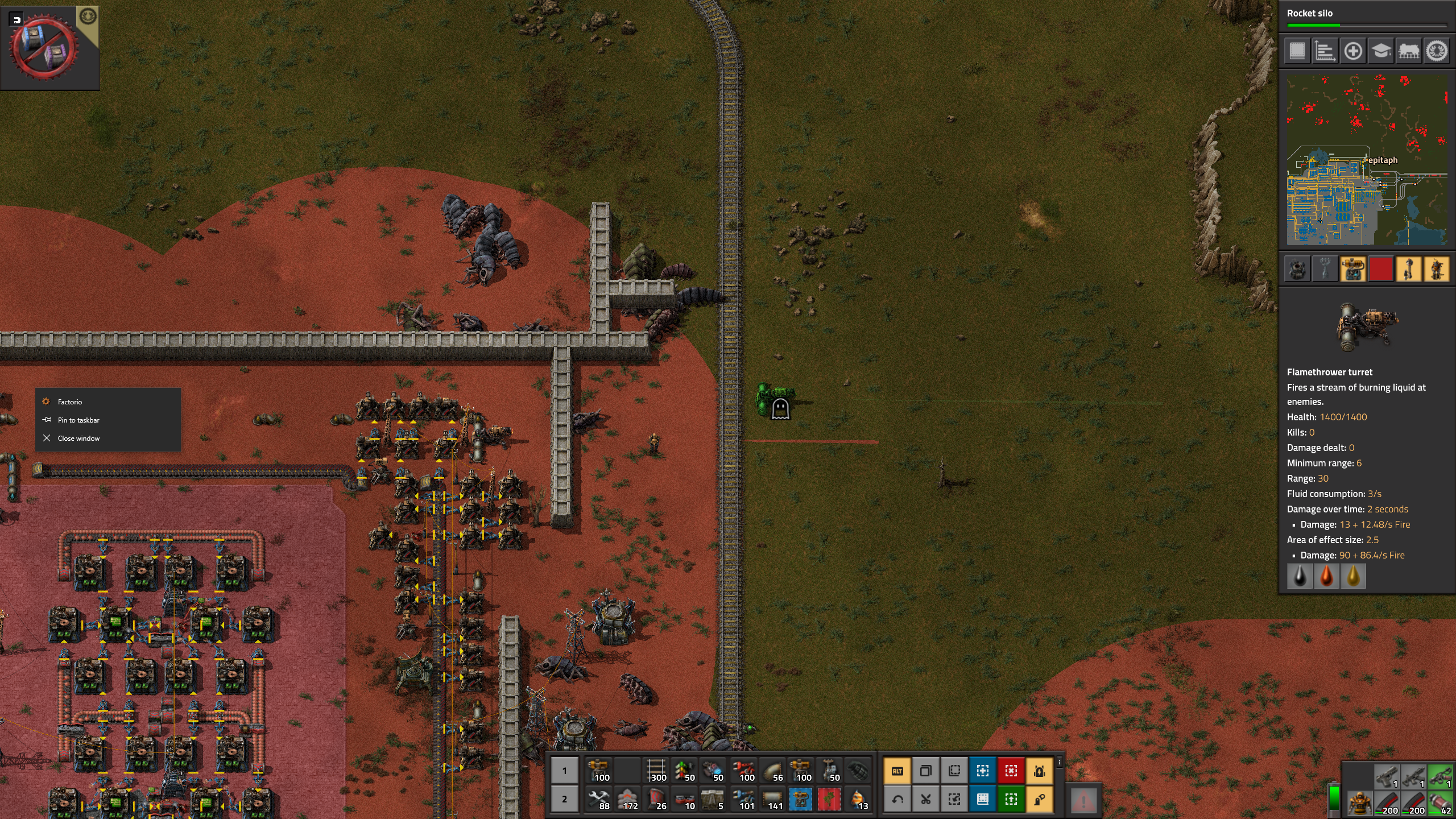Choose the fish slot with 13

[858, 799]
